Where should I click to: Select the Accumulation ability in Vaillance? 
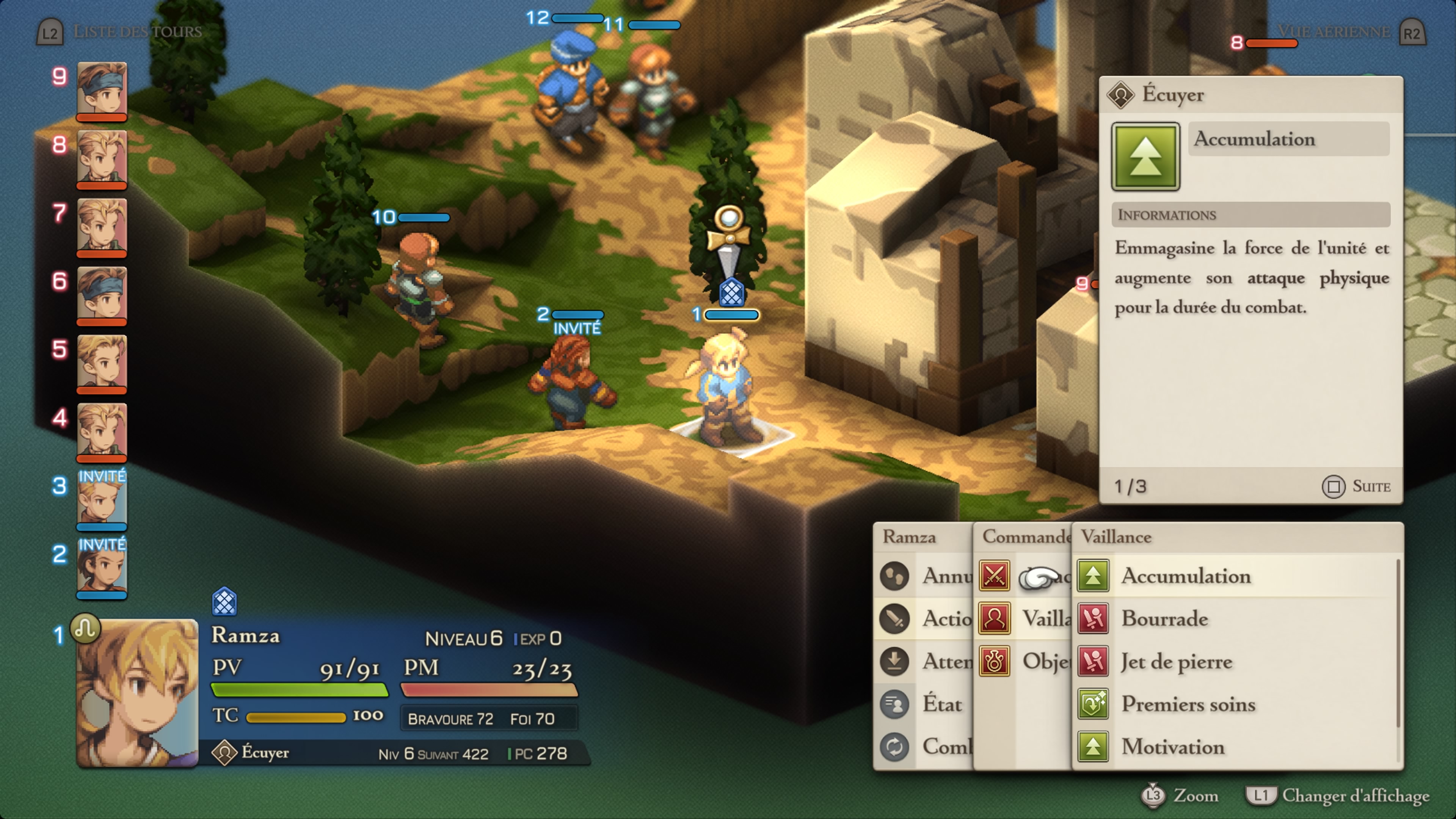1186,576
